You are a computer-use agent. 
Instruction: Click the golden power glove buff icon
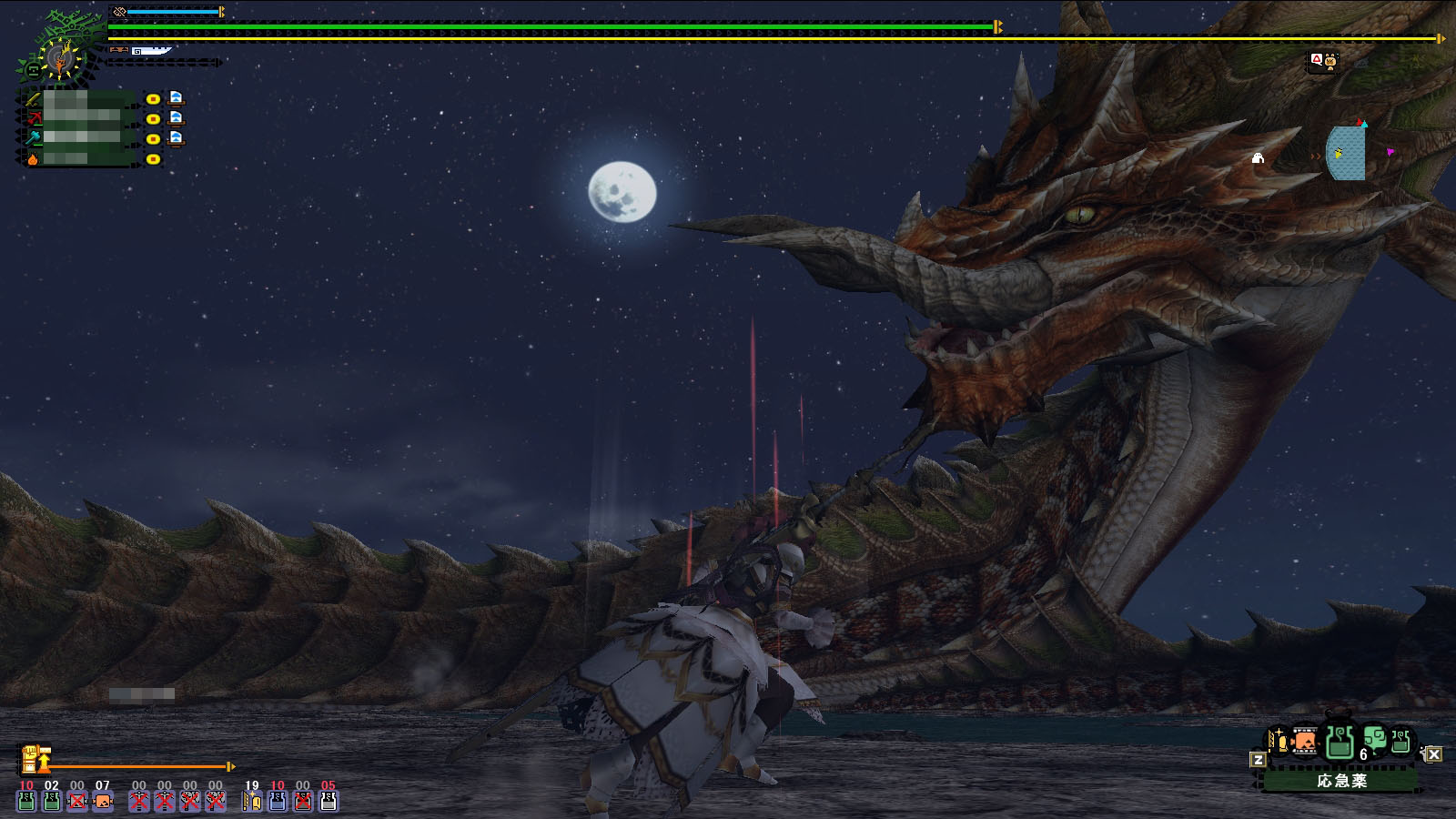(33, 759)
